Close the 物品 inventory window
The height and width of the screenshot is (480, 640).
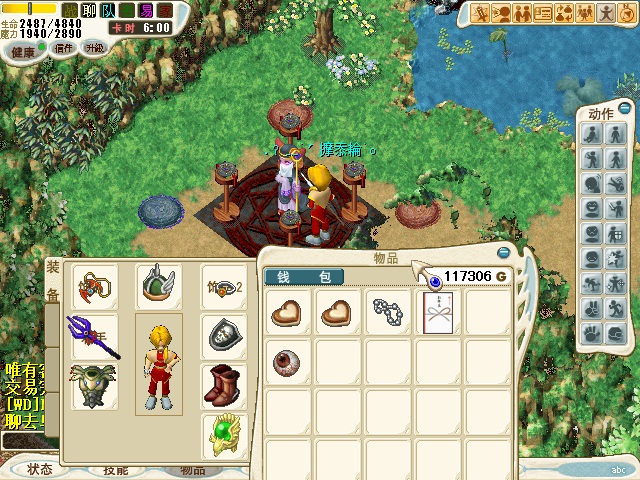pos(503,253)
